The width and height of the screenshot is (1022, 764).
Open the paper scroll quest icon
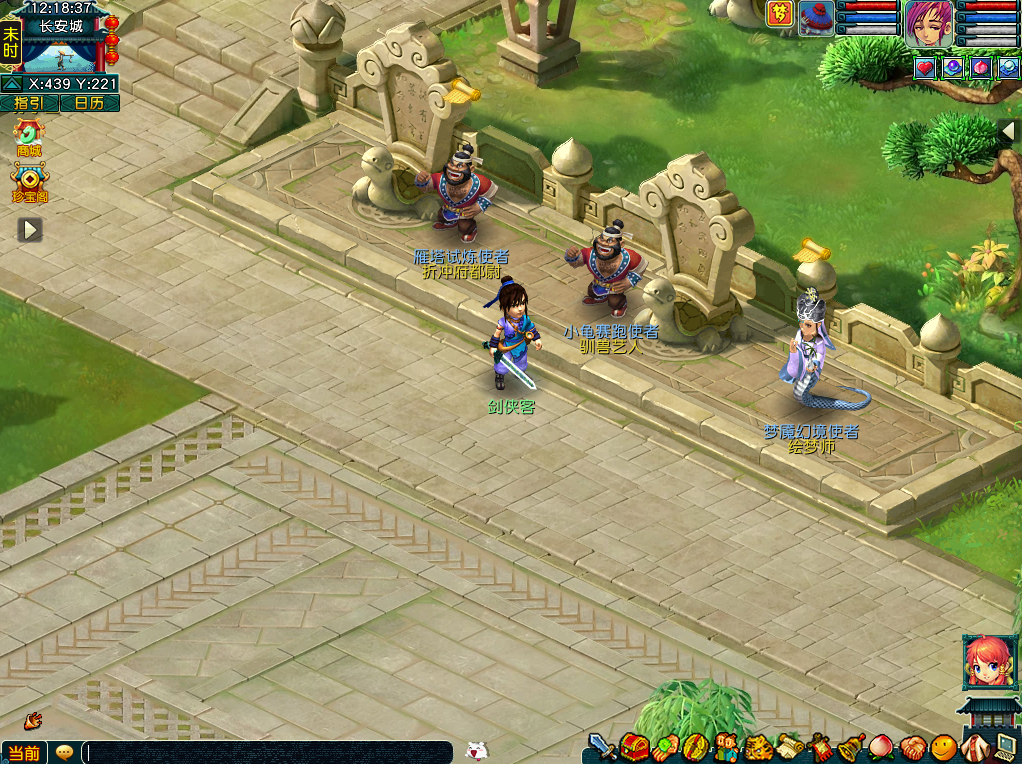(x=791, y=746)
